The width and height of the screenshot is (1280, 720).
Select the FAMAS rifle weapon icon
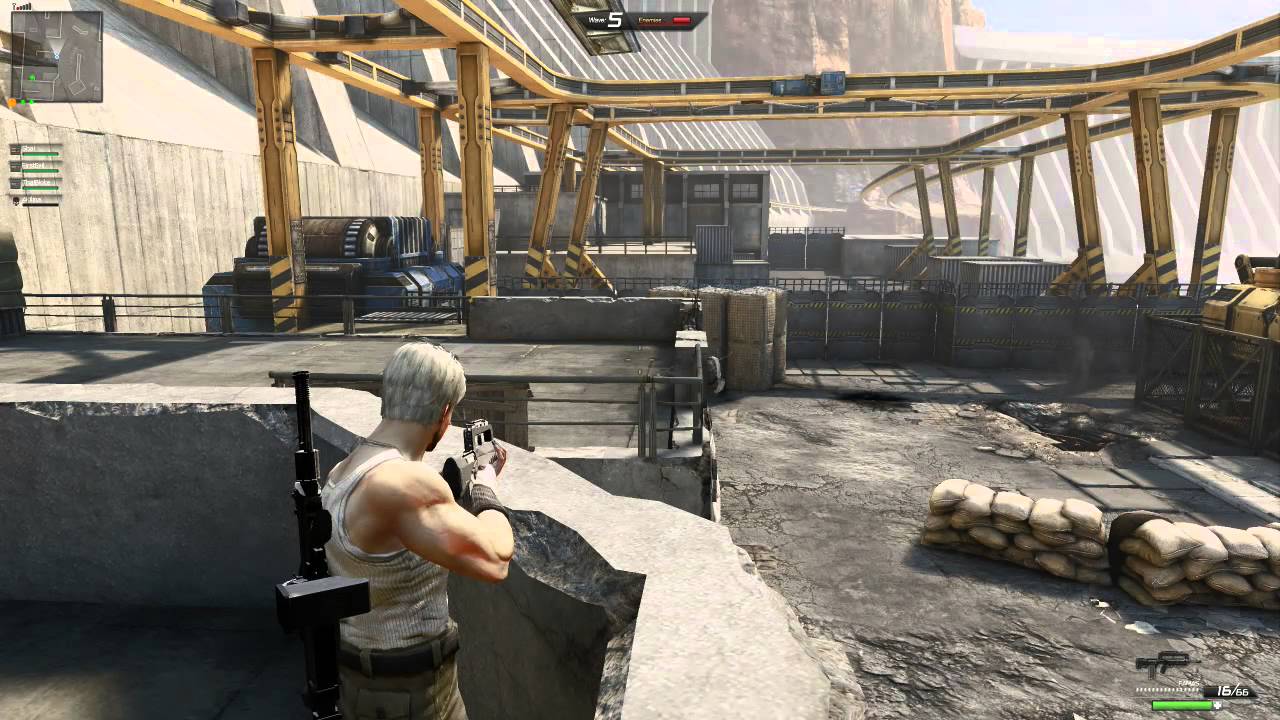(x=1163, y=665)
